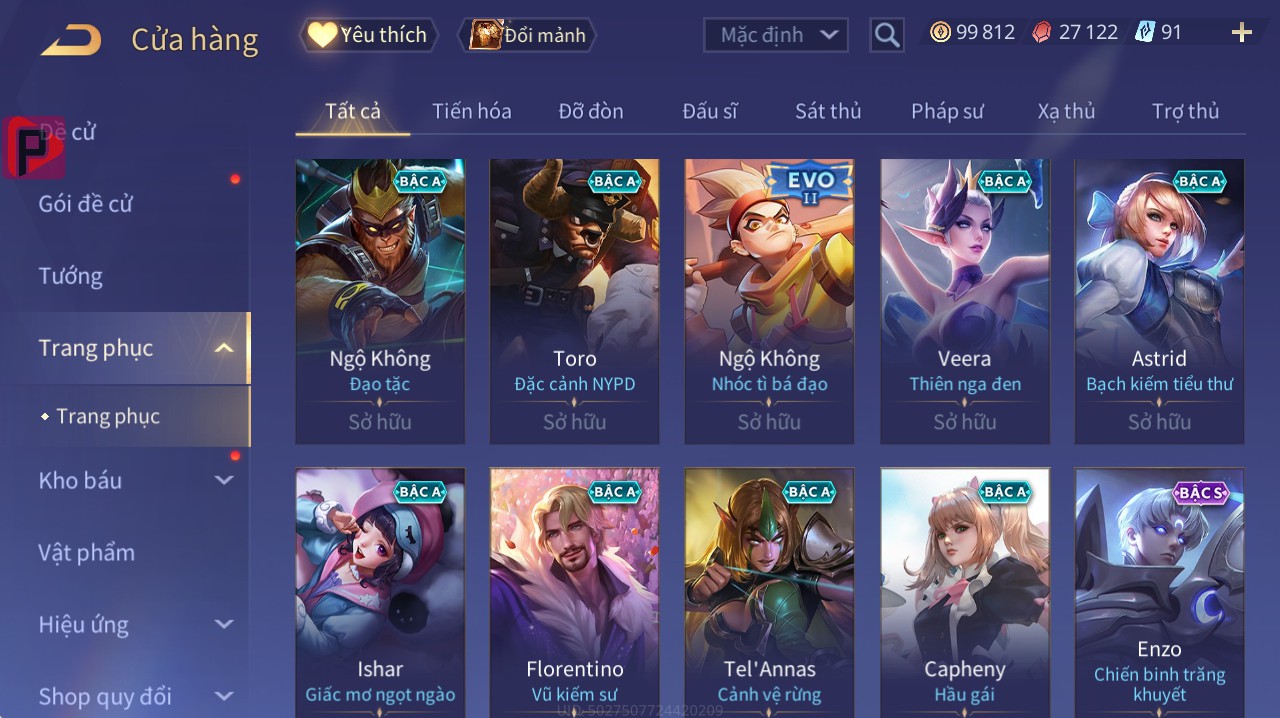
Task: Switch to the Đỡ đòn tab
Action: (x=590, y=111)
